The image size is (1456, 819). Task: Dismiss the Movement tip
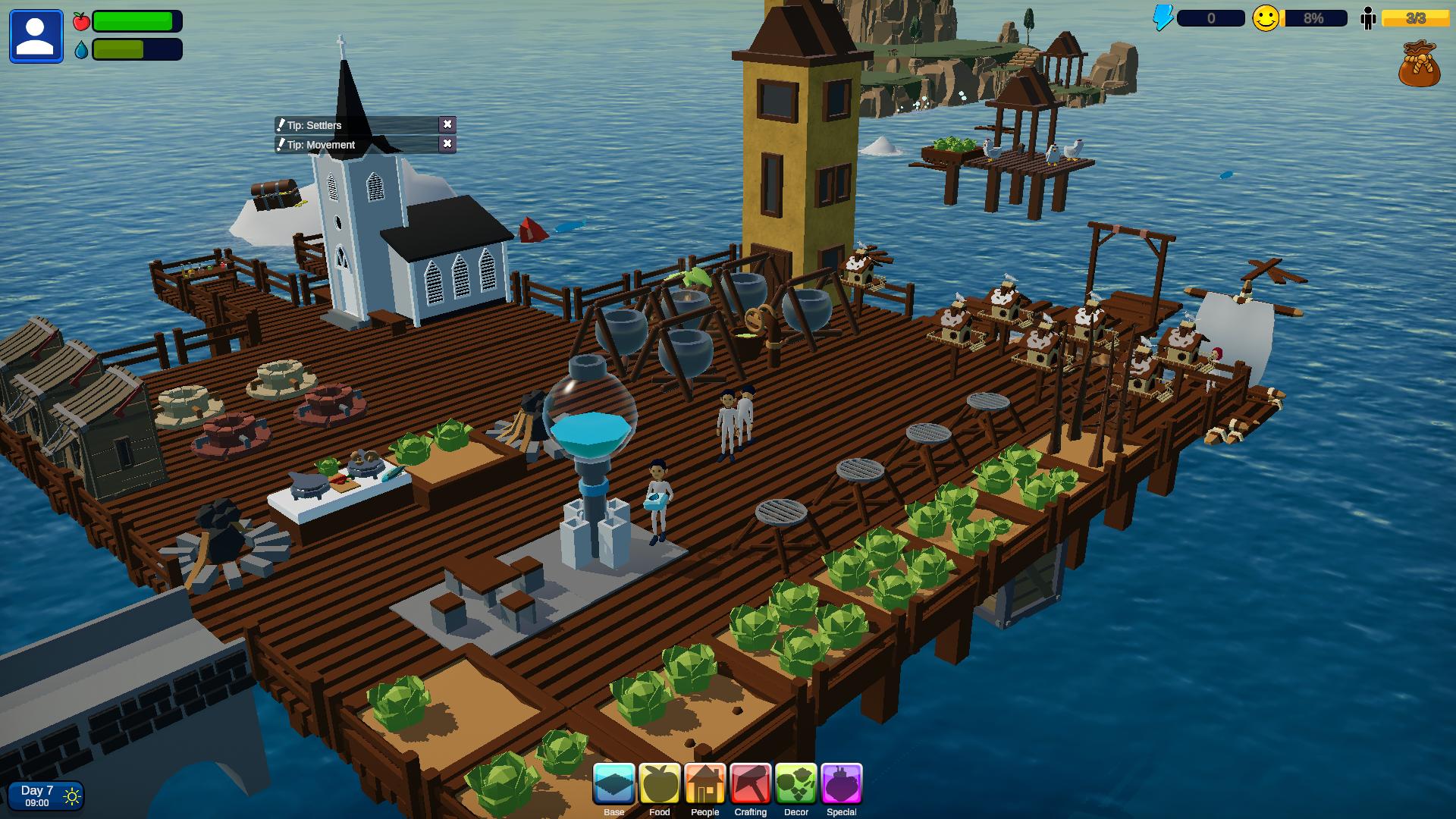[x=447, y=144]
